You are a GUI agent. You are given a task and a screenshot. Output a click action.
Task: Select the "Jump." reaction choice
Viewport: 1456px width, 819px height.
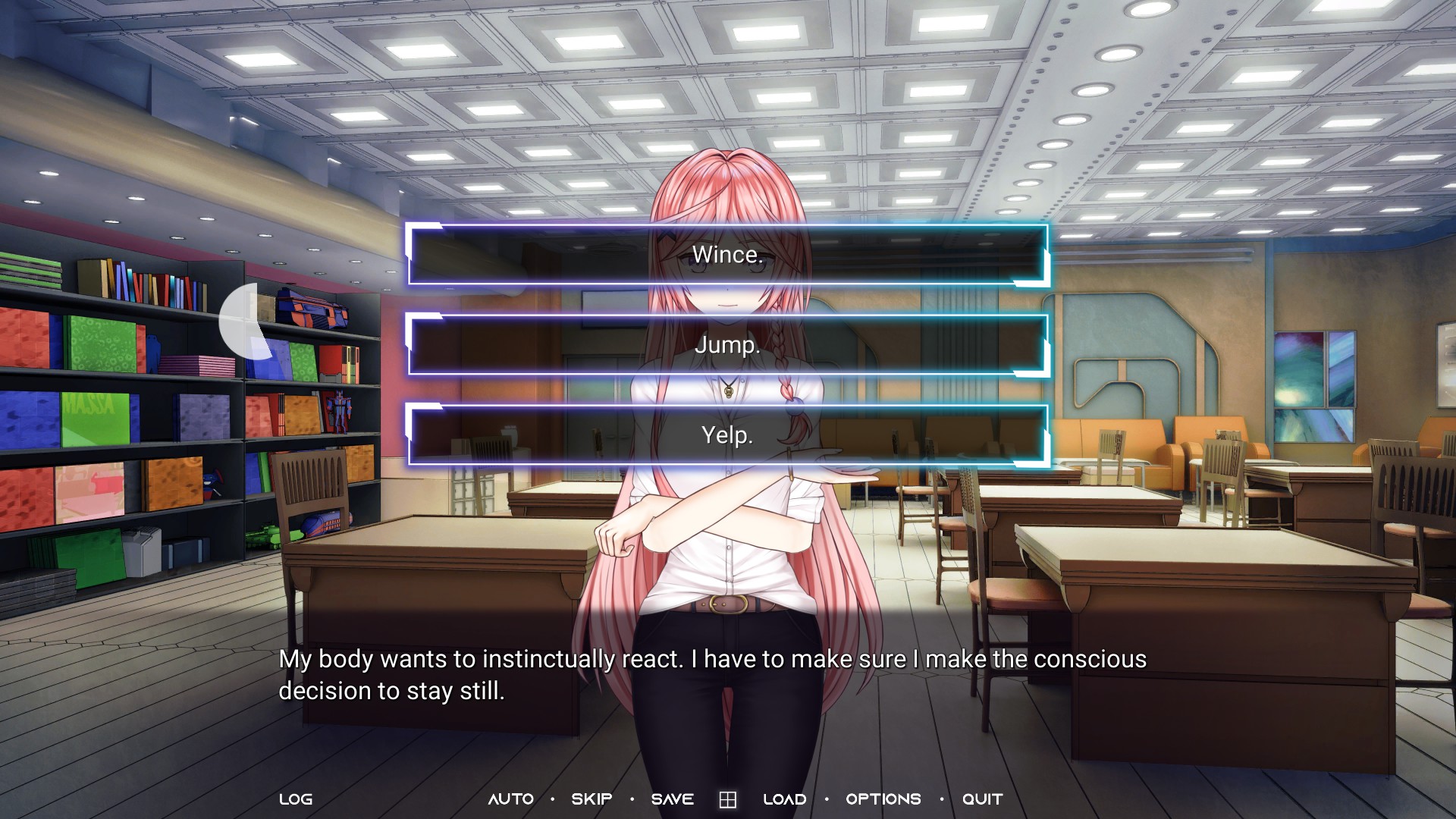(x=727, y=345)
